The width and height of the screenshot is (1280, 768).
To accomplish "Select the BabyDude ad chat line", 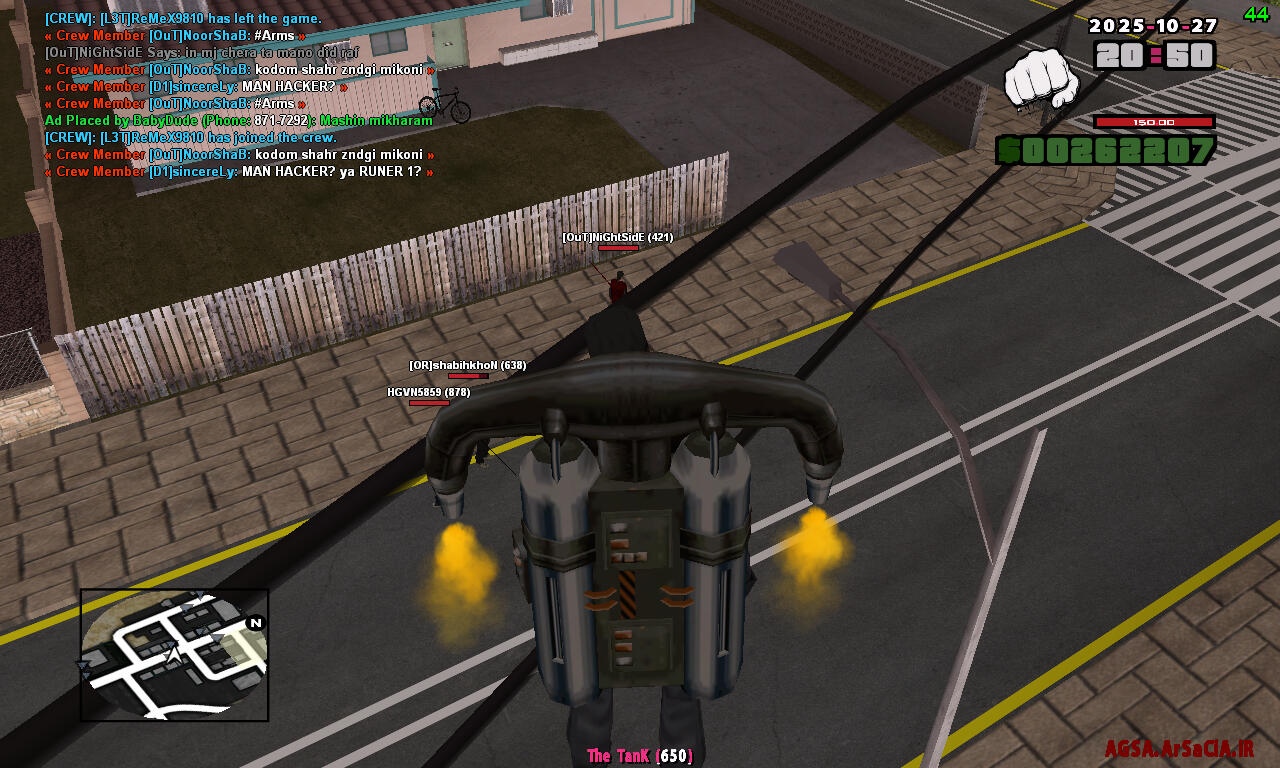I will point(238,121).
